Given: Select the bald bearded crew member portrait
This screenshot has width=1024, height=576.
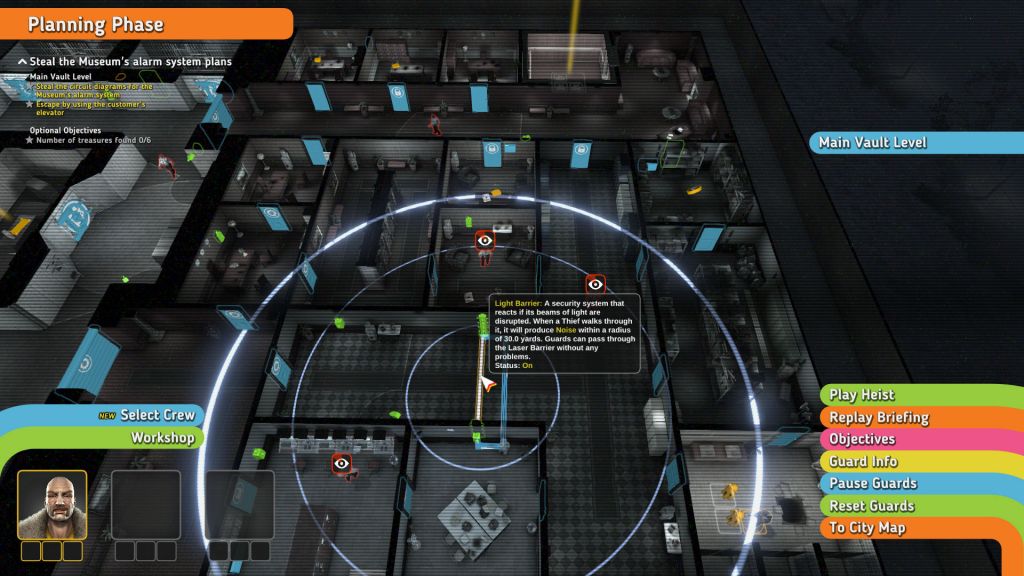Looking at the screenshot, I should (x=52, y=504).
